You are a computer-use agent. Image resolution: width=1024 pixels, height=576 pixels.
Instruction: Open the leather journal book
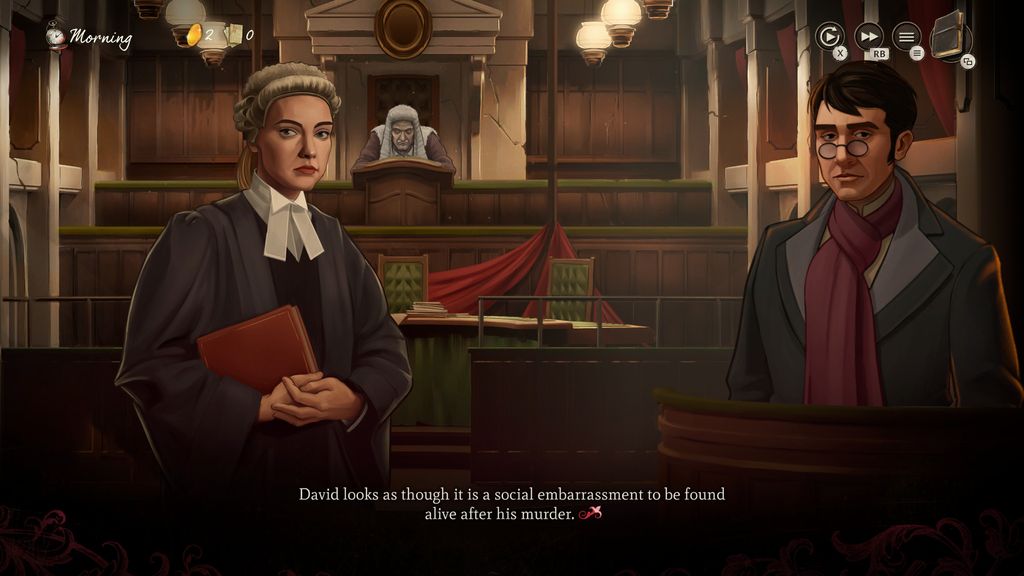[949, 35]
